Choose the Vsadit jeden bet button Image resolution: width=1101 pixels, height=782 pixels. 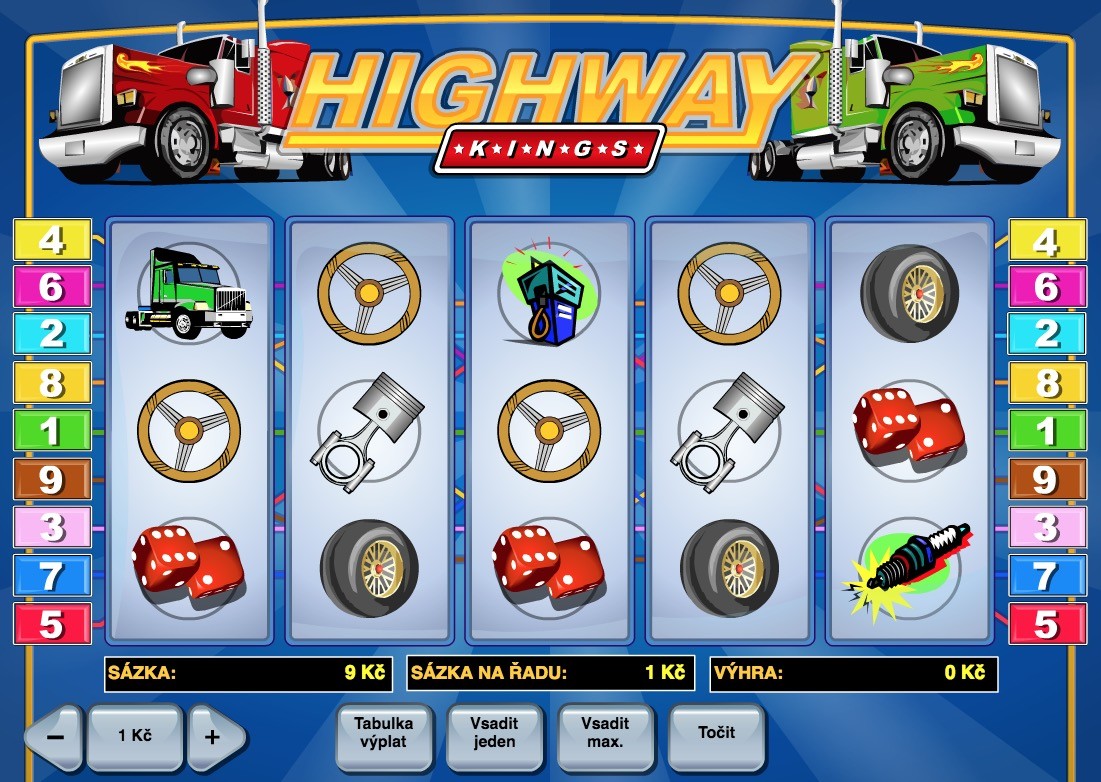494,734
